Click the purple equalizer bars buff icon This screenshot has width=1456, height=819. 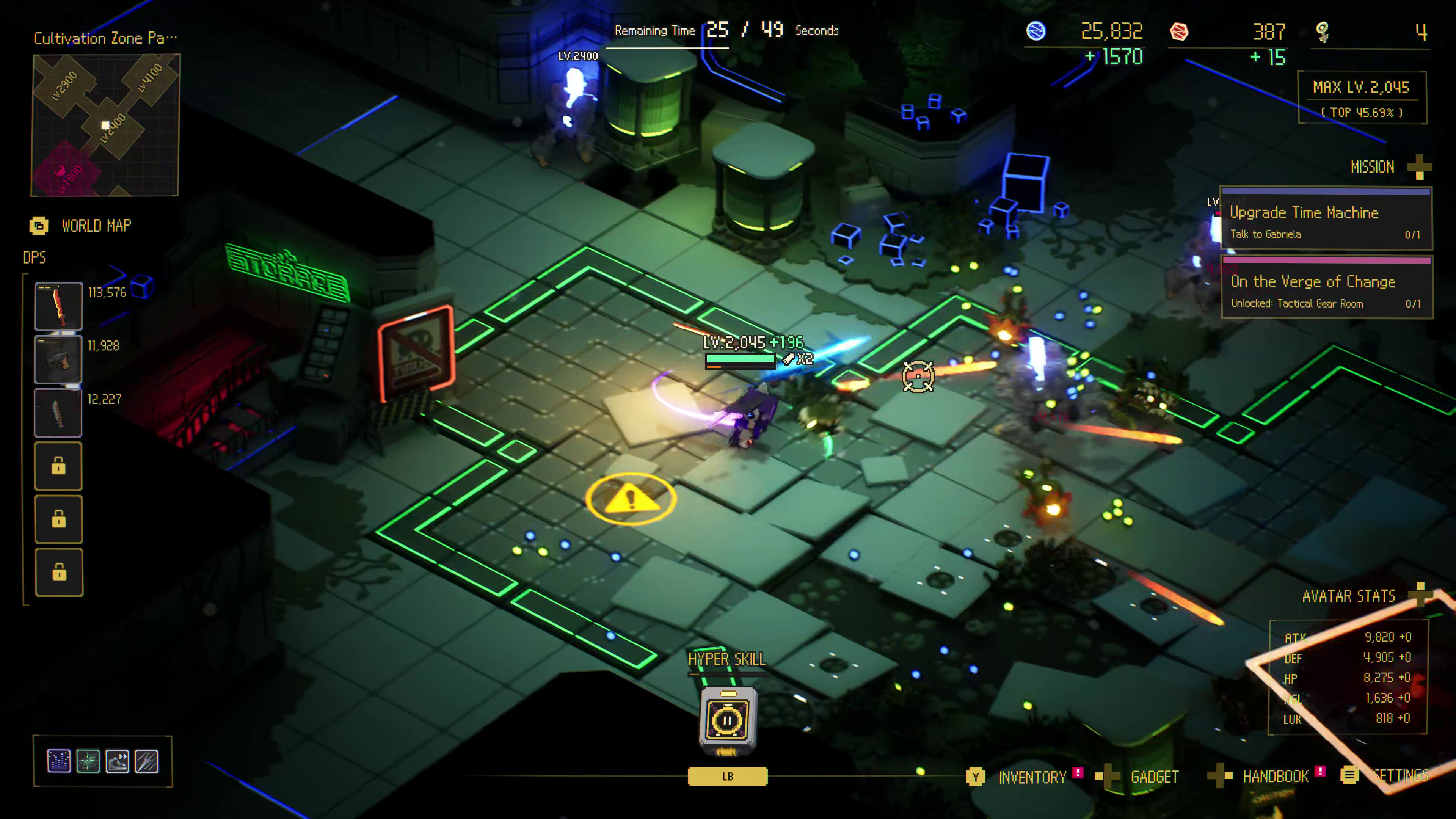[59, 761]
